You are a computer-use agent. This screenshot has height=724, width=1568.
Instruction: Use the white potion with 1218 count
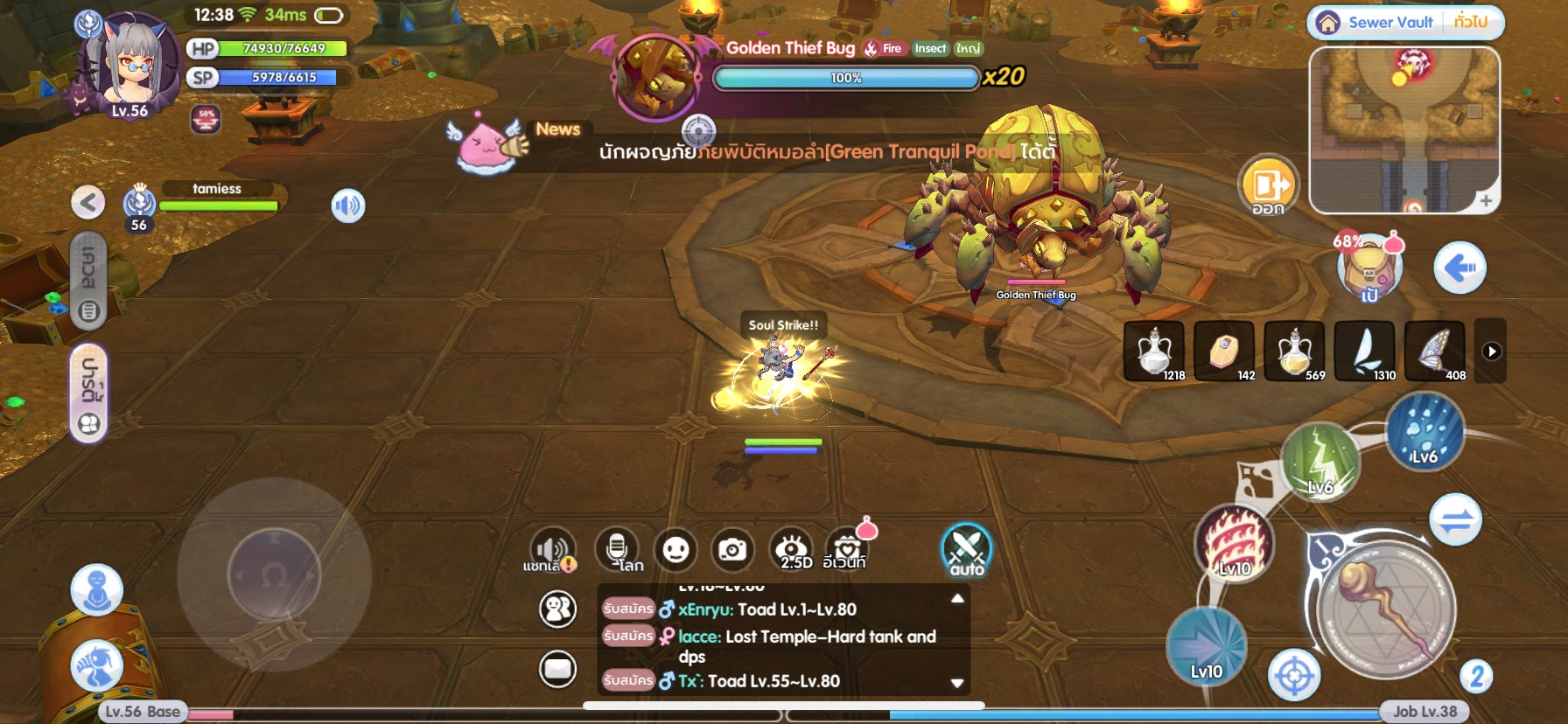point(1154,351)
